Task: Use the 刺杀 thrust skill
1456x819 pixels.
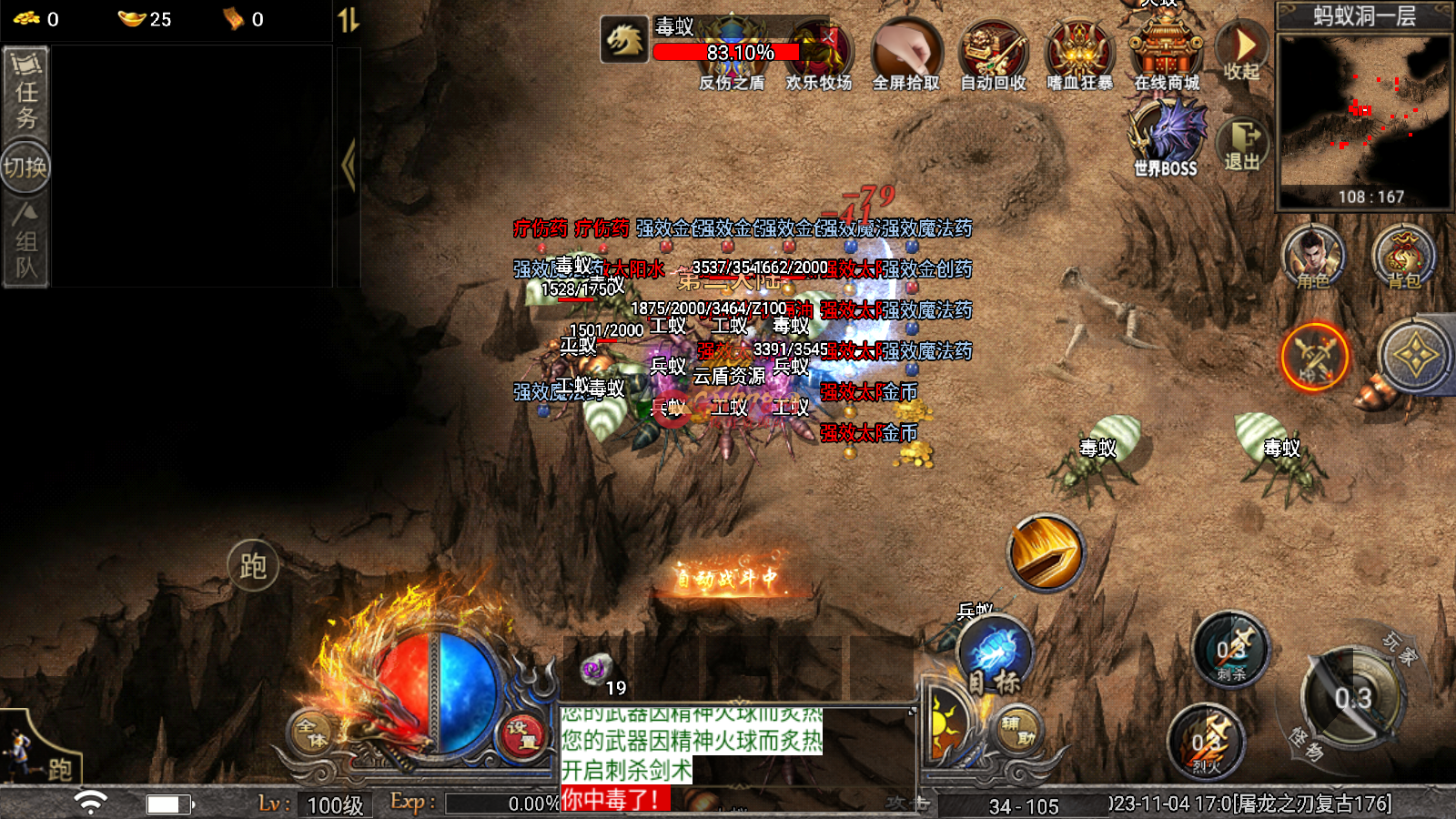Action: click(x=1230, y=651)
